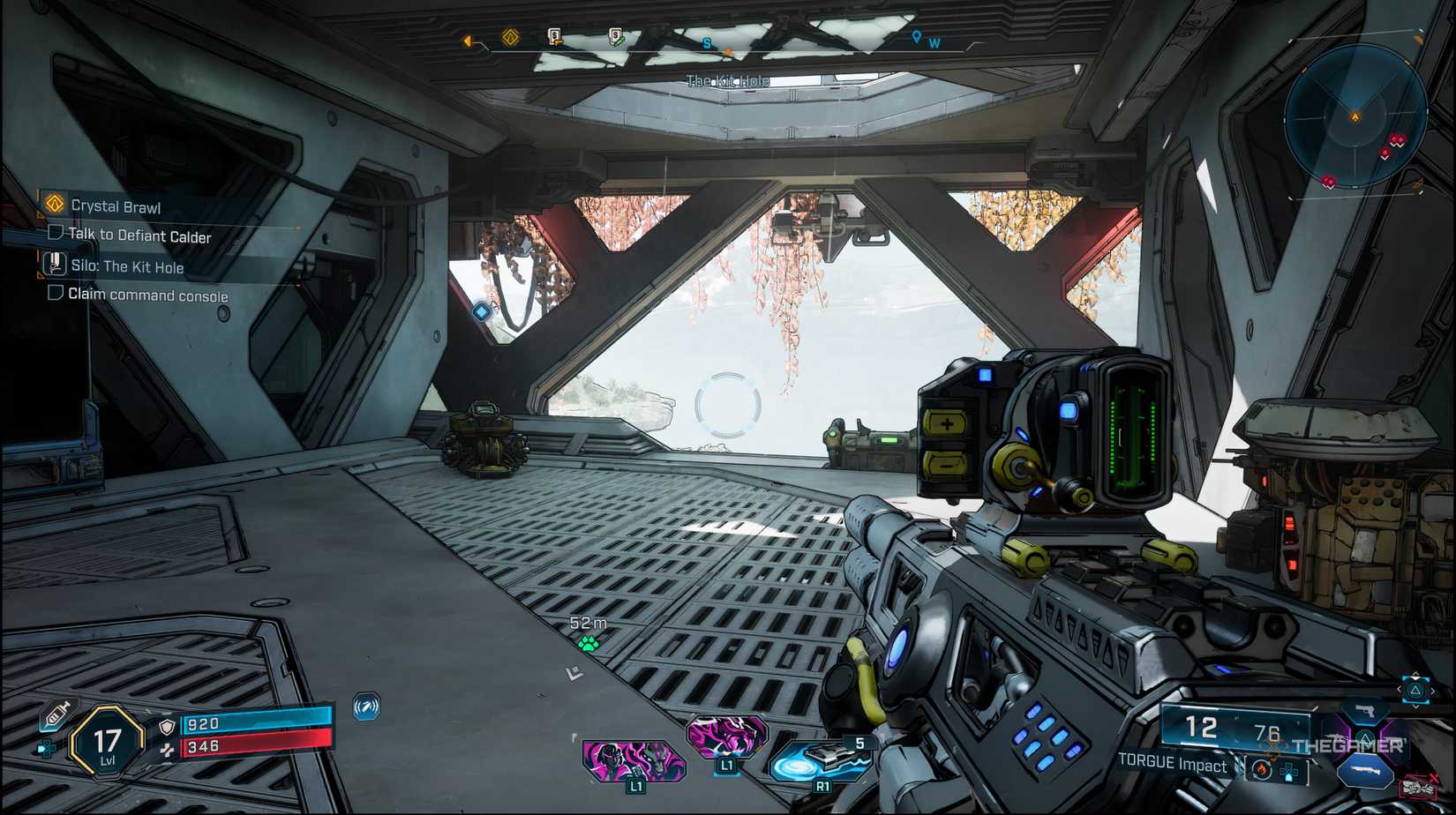Click the Silo: The Kit Hole objective marker
Screen dimensions: 1456x815
[55, 264]
